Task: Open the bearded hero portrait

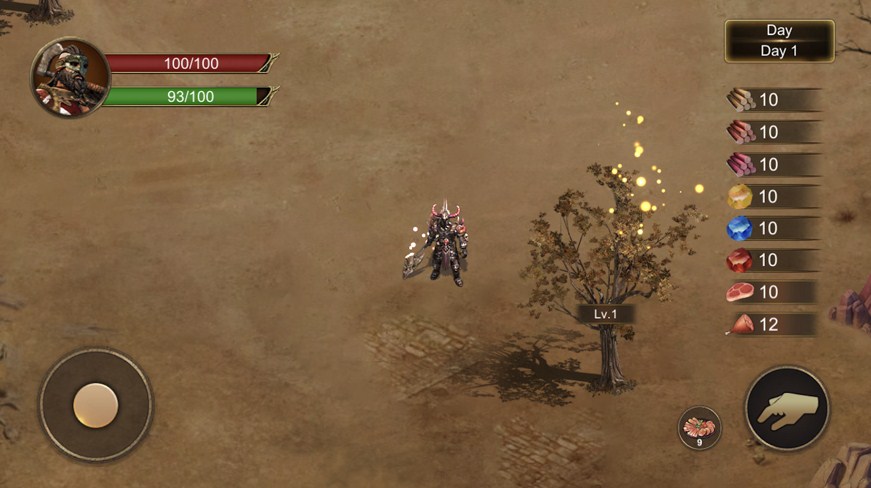Action: (70, 77)
